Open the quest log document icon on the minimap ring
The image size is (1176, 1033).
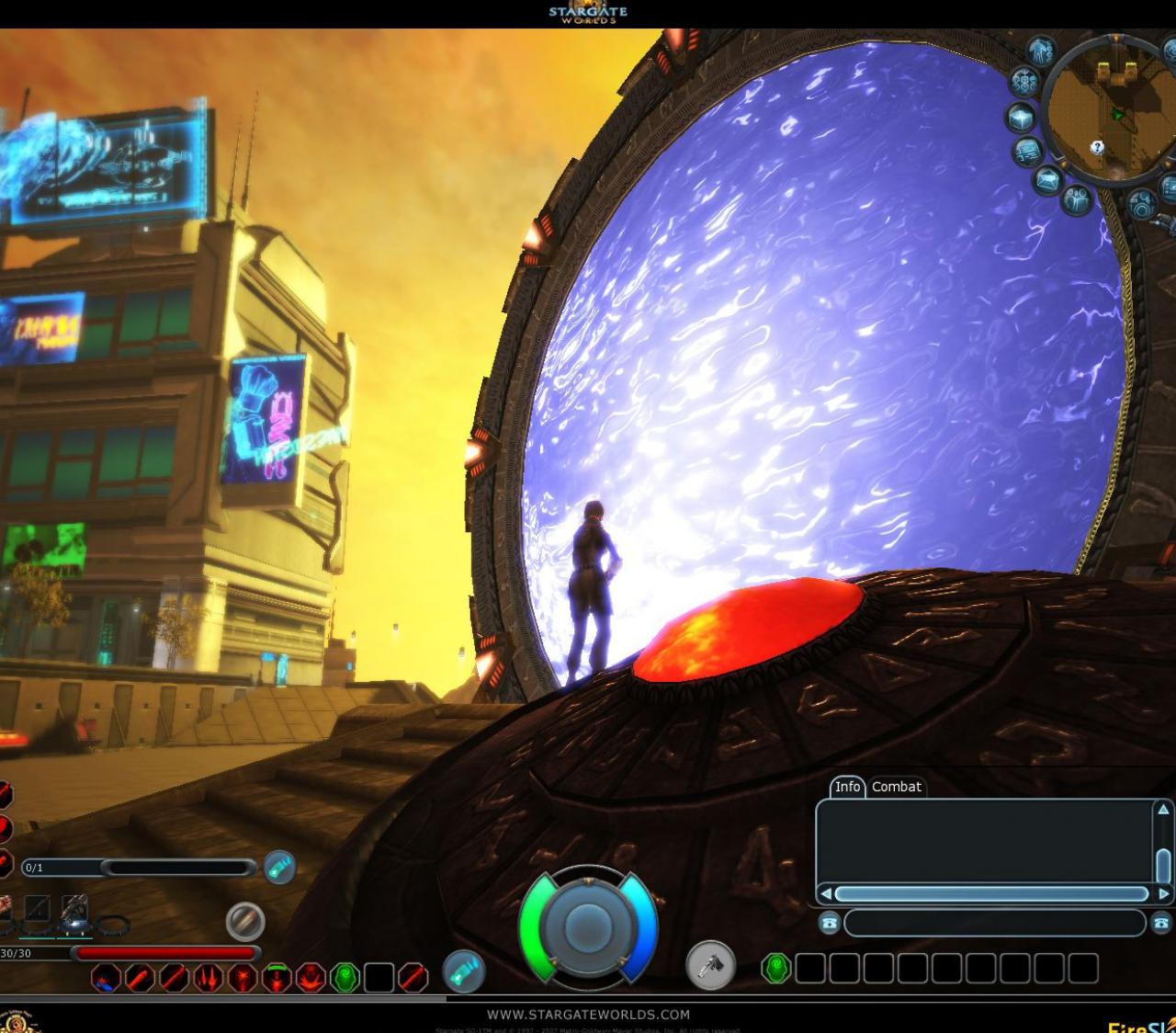pos(1028,151)
